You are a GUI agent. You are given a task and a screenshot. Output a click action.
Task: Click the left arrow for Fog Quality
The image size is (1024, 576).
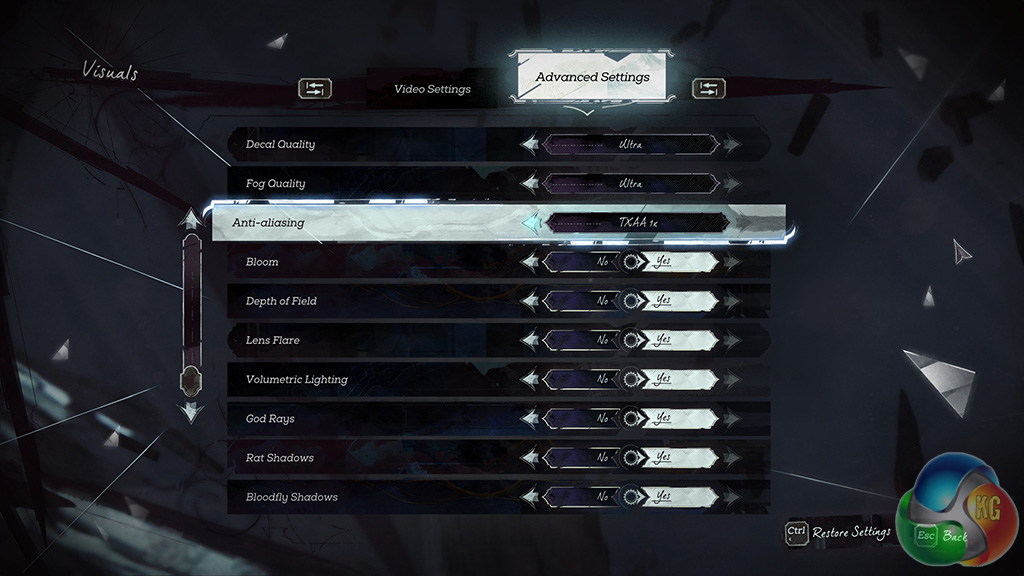click(530, 184)
